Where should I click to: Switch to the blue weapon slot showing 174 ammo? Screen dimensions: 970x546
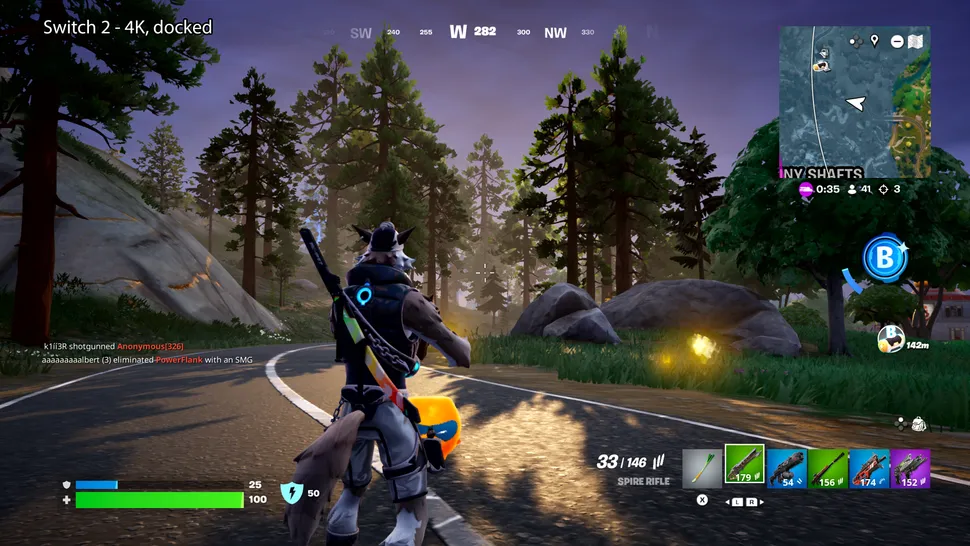click(869, 468)
